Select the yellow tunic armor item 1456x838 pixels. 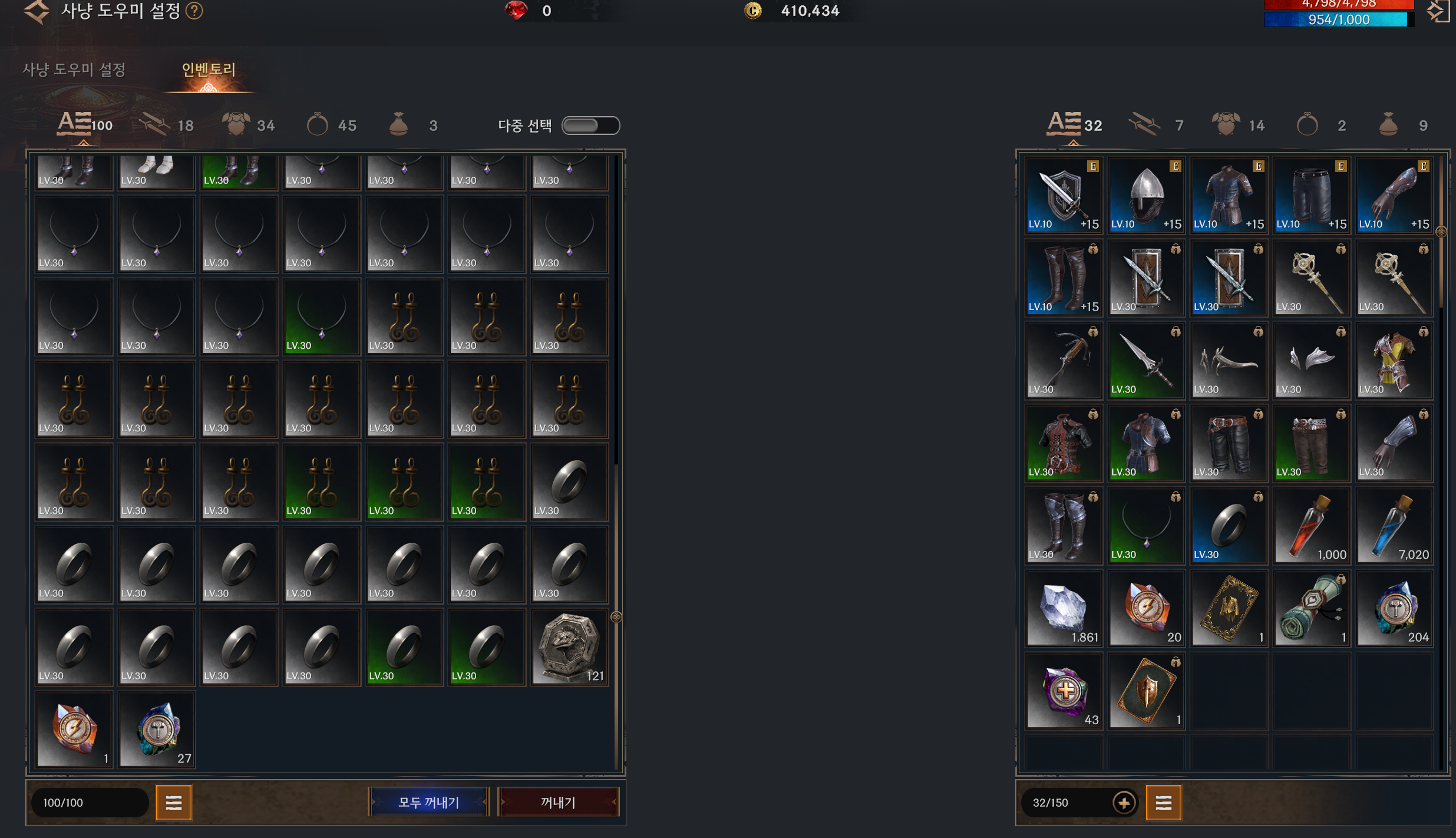point(1394,361)
